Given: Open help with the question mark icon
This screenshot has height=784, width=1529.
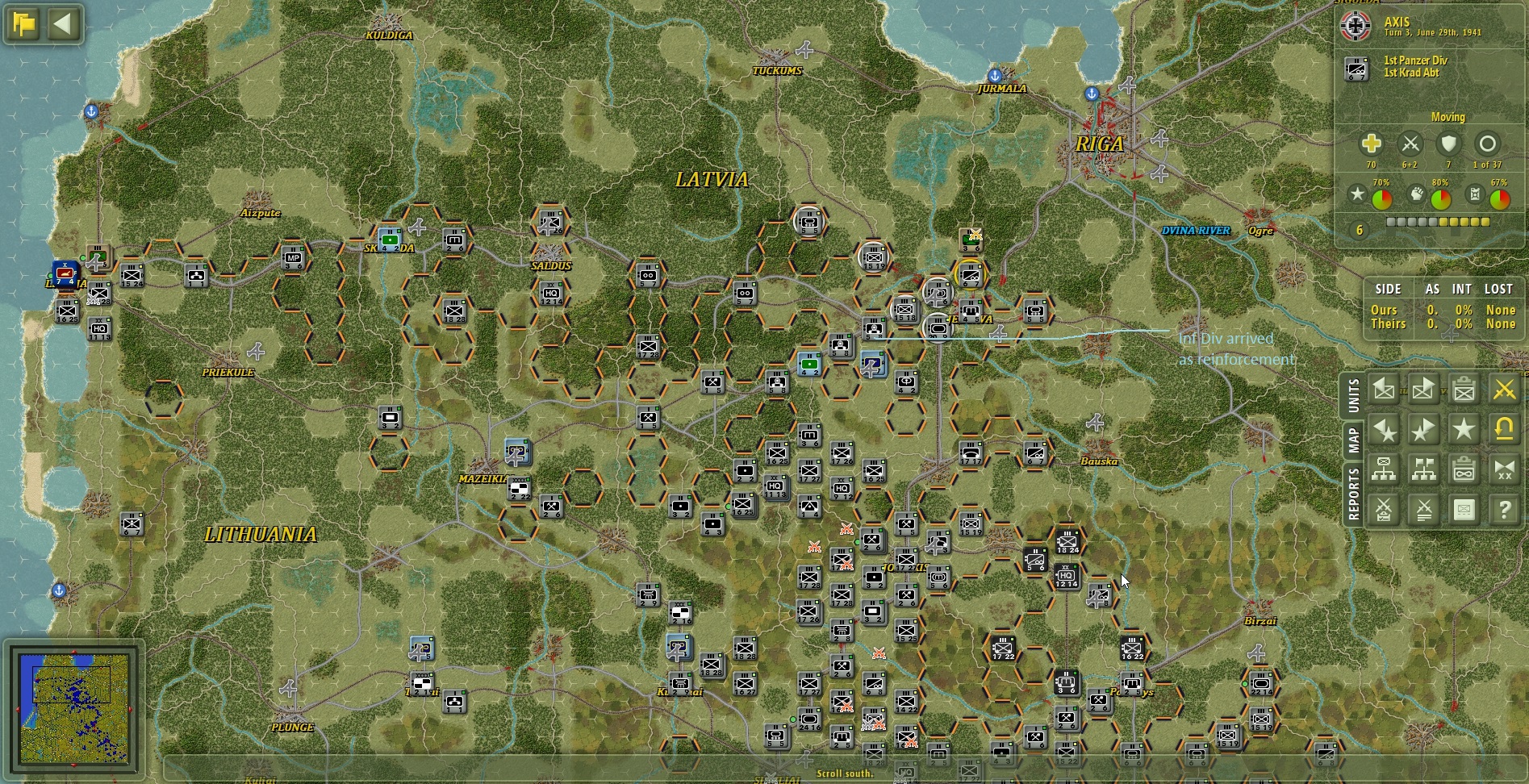Looking at the screenshot, I should [x=1504, y=509].
